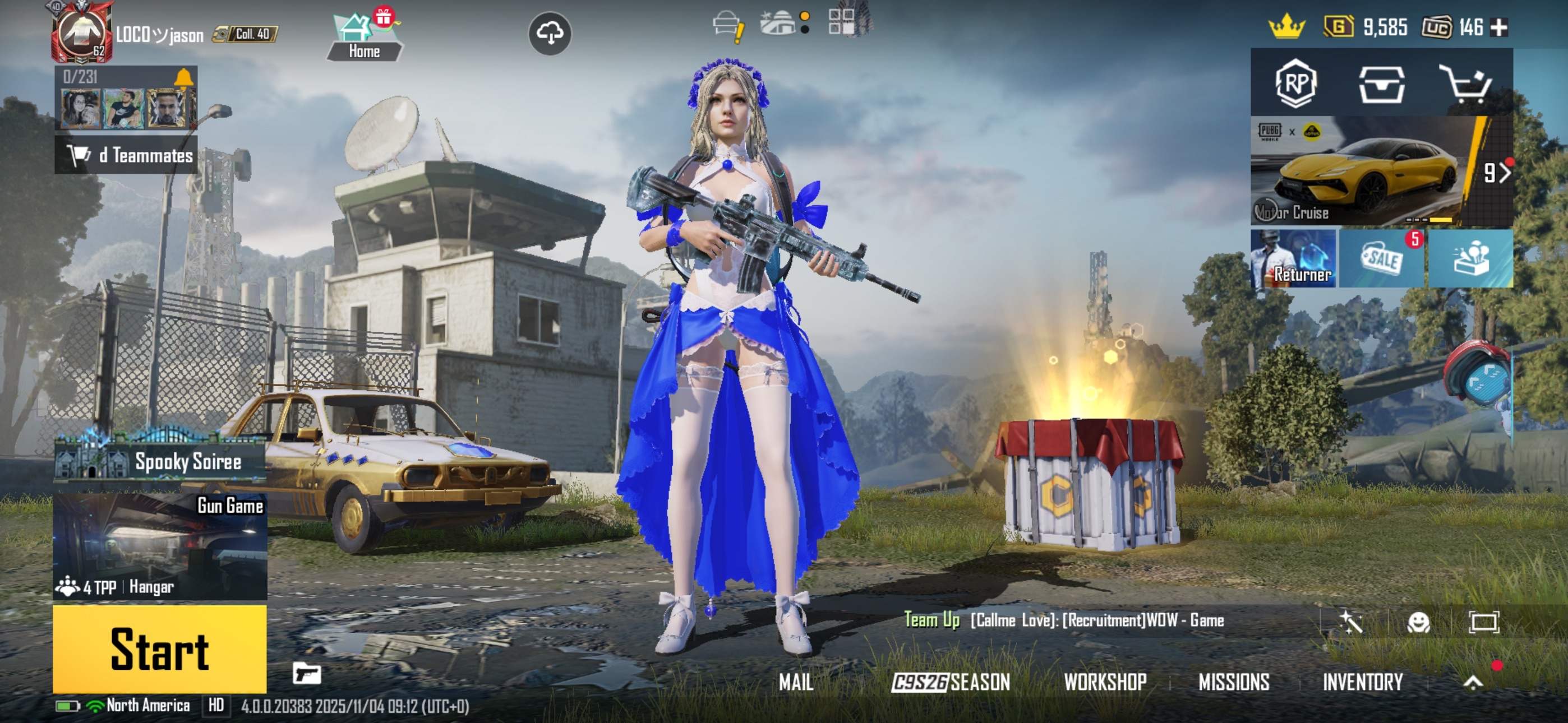The width and height of the screenshot is (1568, 723).
Task: Open the shopping cart shop icon
Action: (x=1466, y=84)
